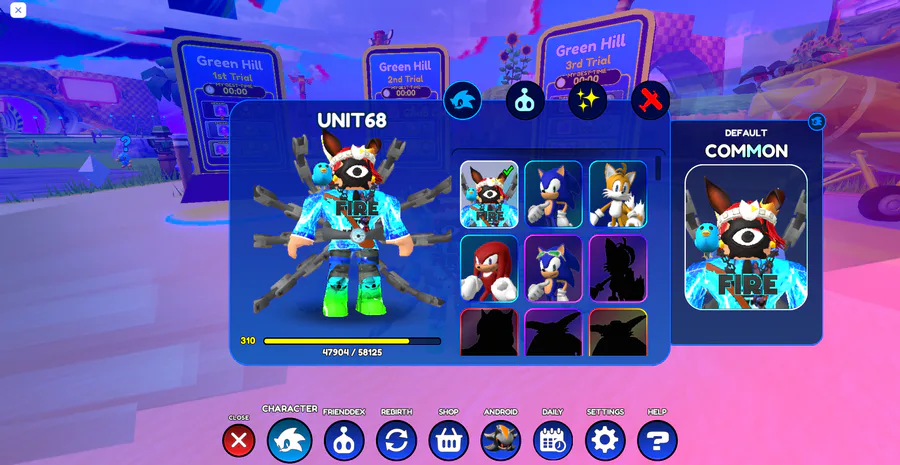Open the Character menu
The image size is (900, 465).
pos(290,440)
